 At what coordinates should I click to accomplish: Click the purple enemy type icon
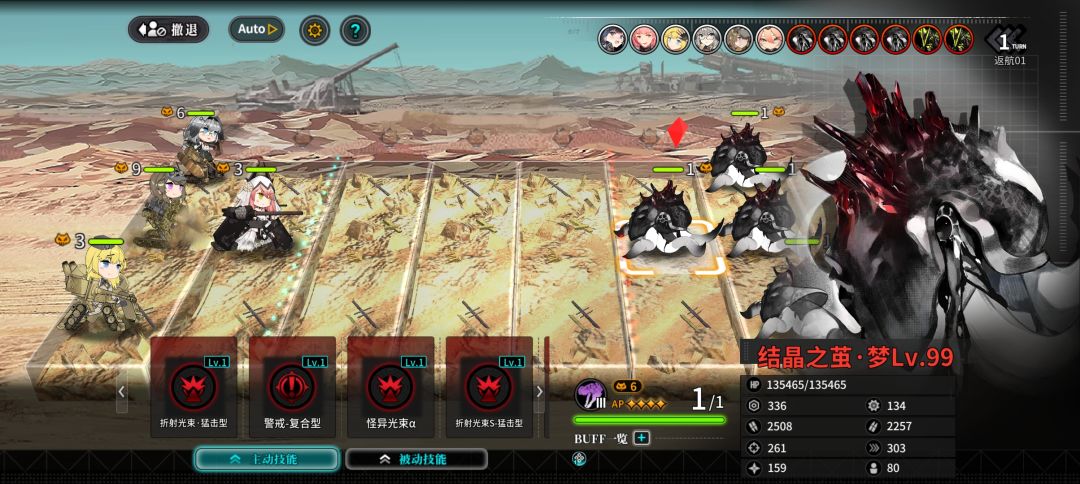point(590,393)
